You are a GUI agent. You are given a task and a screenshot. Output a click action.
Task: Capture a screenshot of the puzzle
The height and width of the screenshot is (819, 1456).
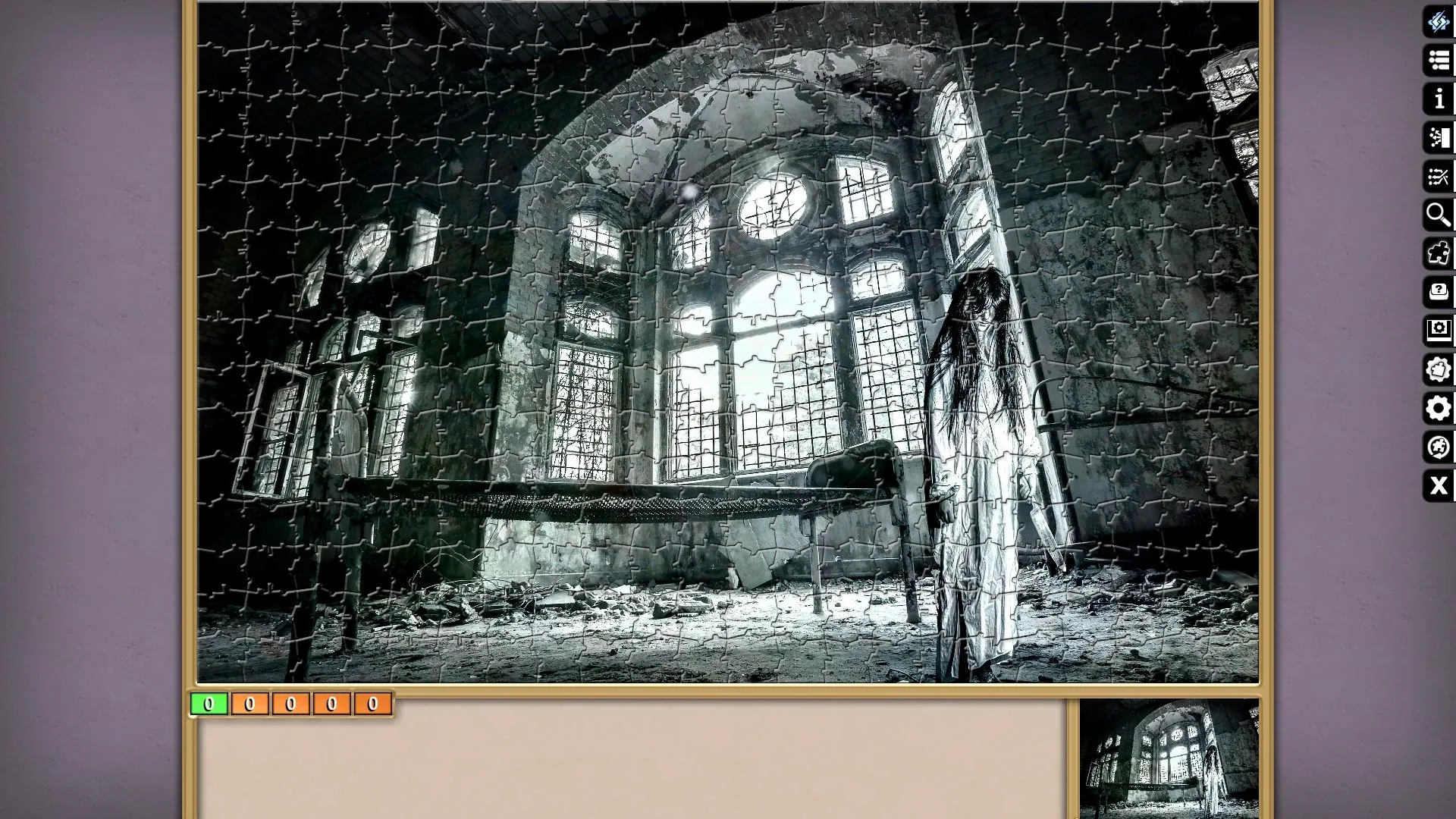tap(1438, 330)
